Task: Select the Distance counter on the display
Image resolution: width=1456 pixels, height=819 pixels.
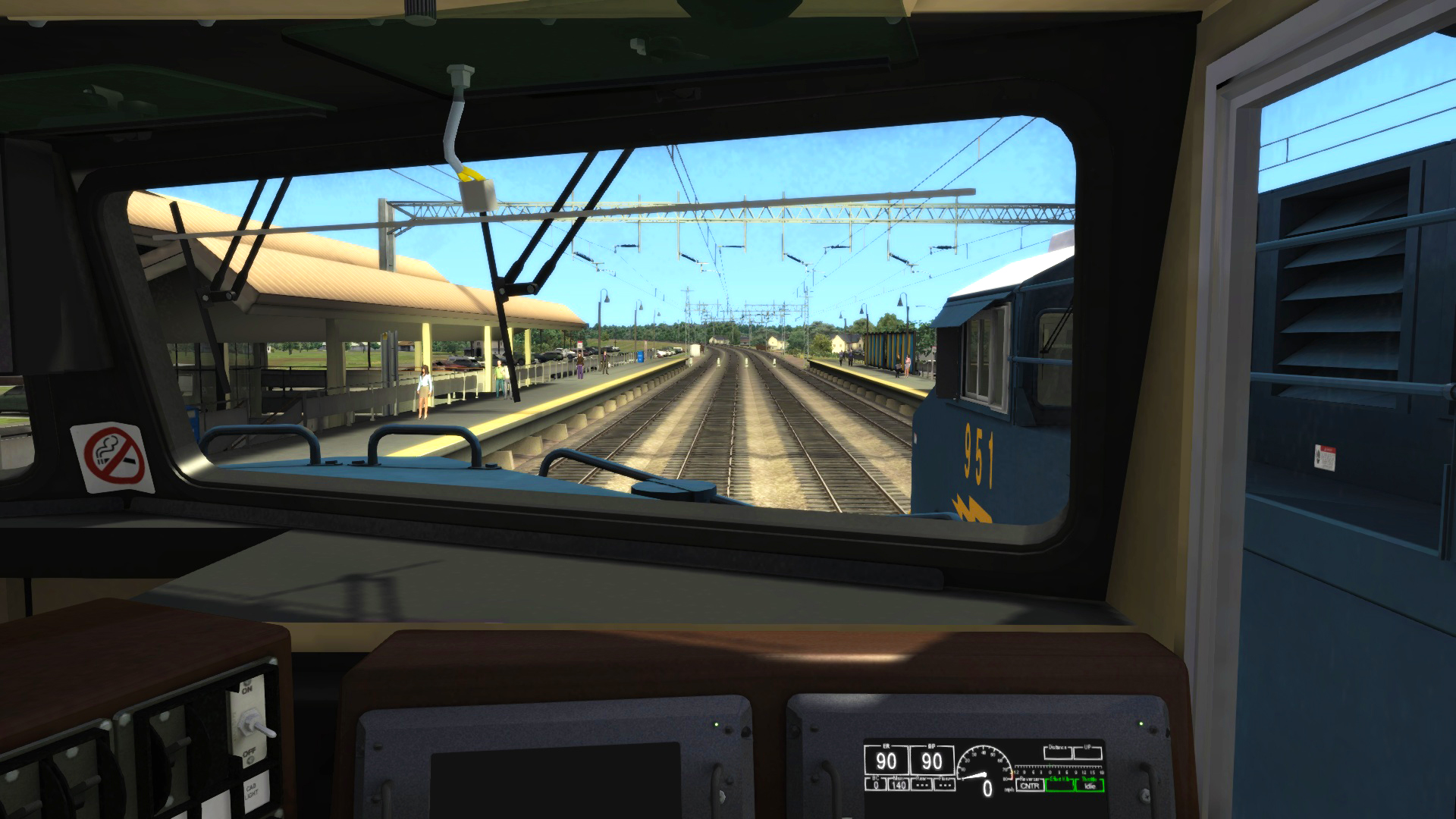Action: (x=1057, y=752)
